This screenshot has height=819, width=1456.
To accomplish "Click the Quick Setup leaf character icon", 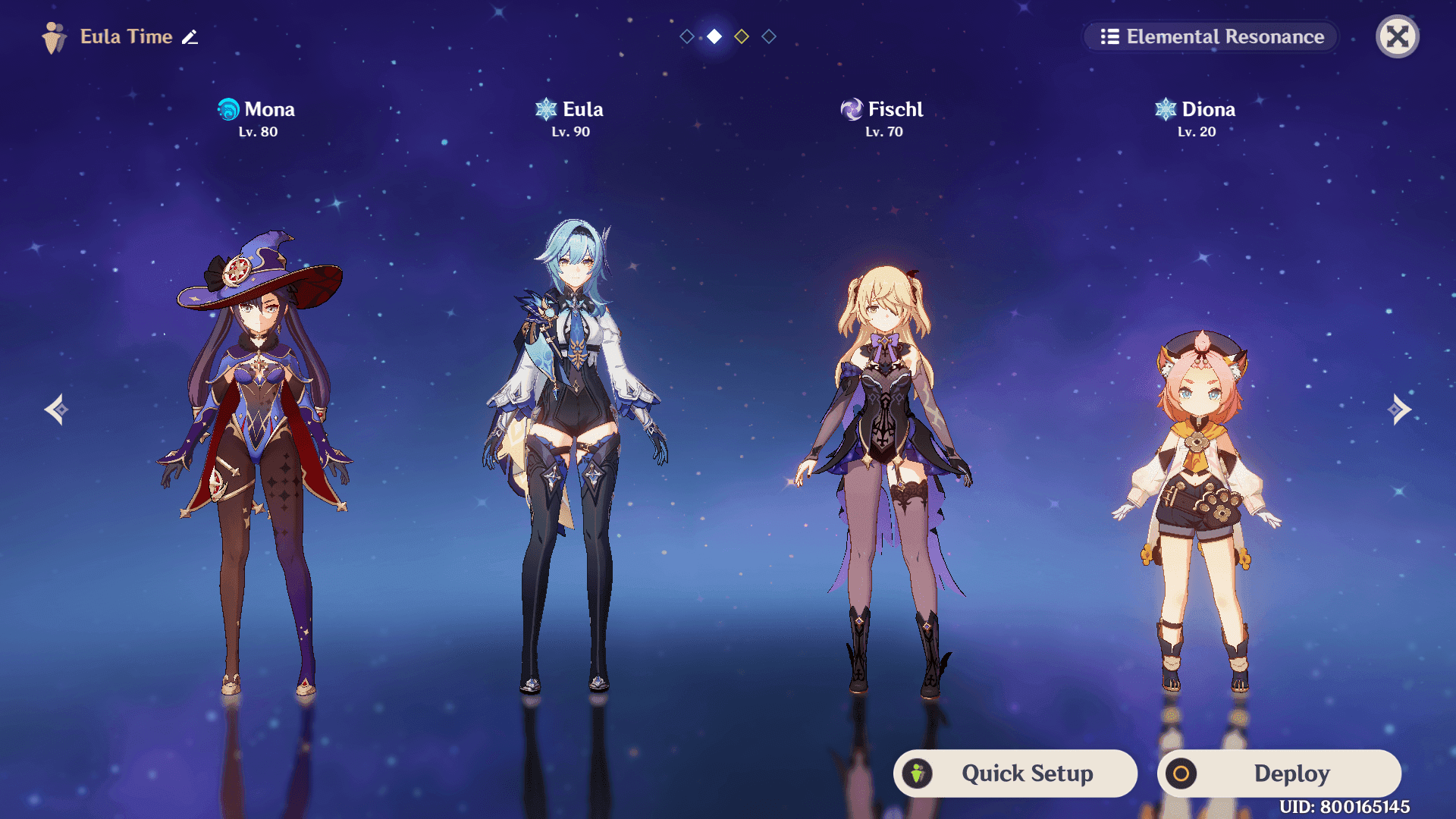I will (x=920, y=773).
